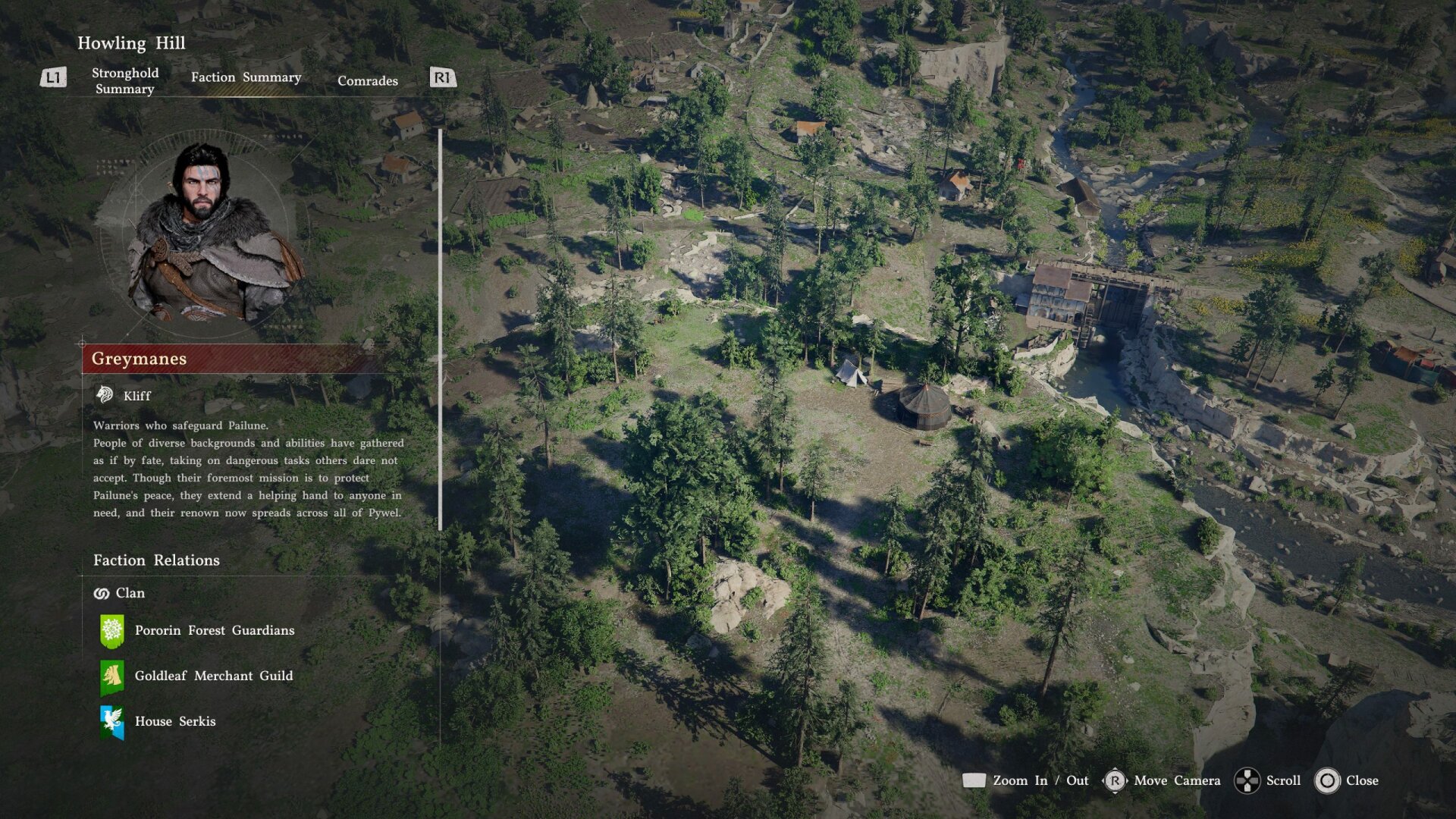Open the Comrades tab
The height and width of the screenshot is (819, 1456).
367,80
